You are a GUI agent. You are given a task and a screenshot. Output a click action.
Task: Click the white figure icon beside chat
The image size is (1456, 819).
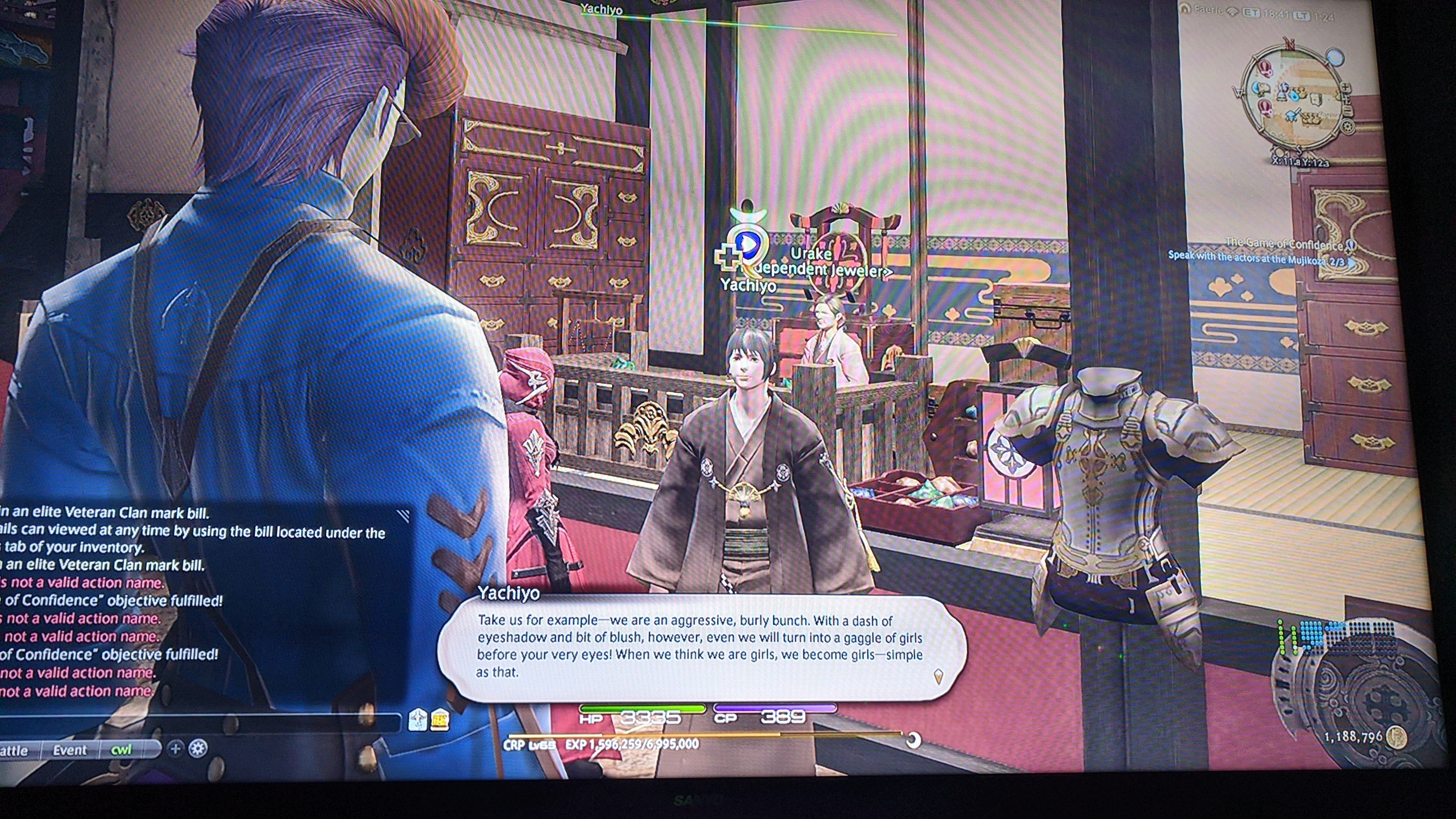[417, 719]
